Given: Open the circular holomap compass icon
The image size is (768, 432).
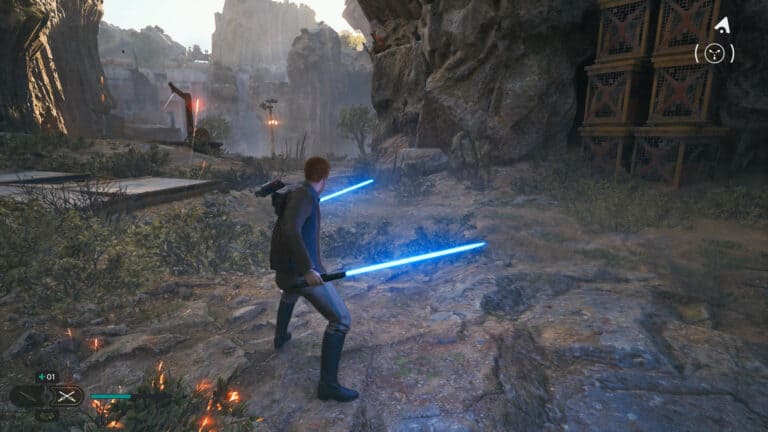Looking at the screenshot, I should pyautogui.click(x=714, y=54).
